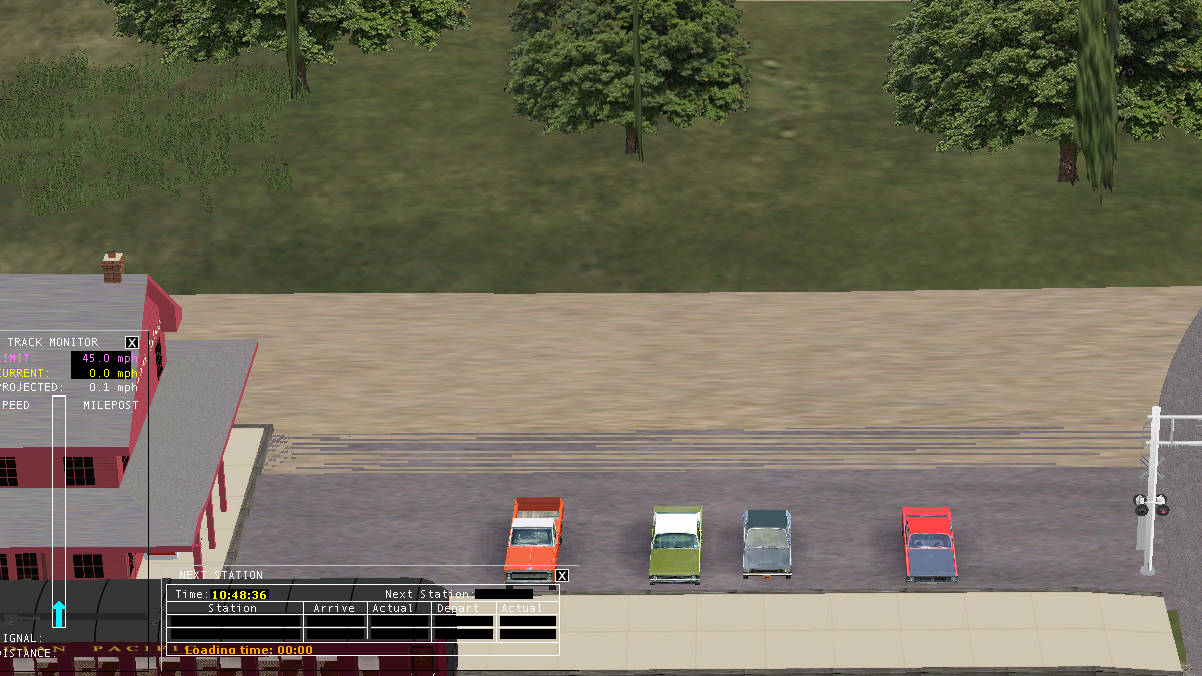Viewport: 1202px width, 676px height.
Task: Close the Next Station window
Action: 562,575
